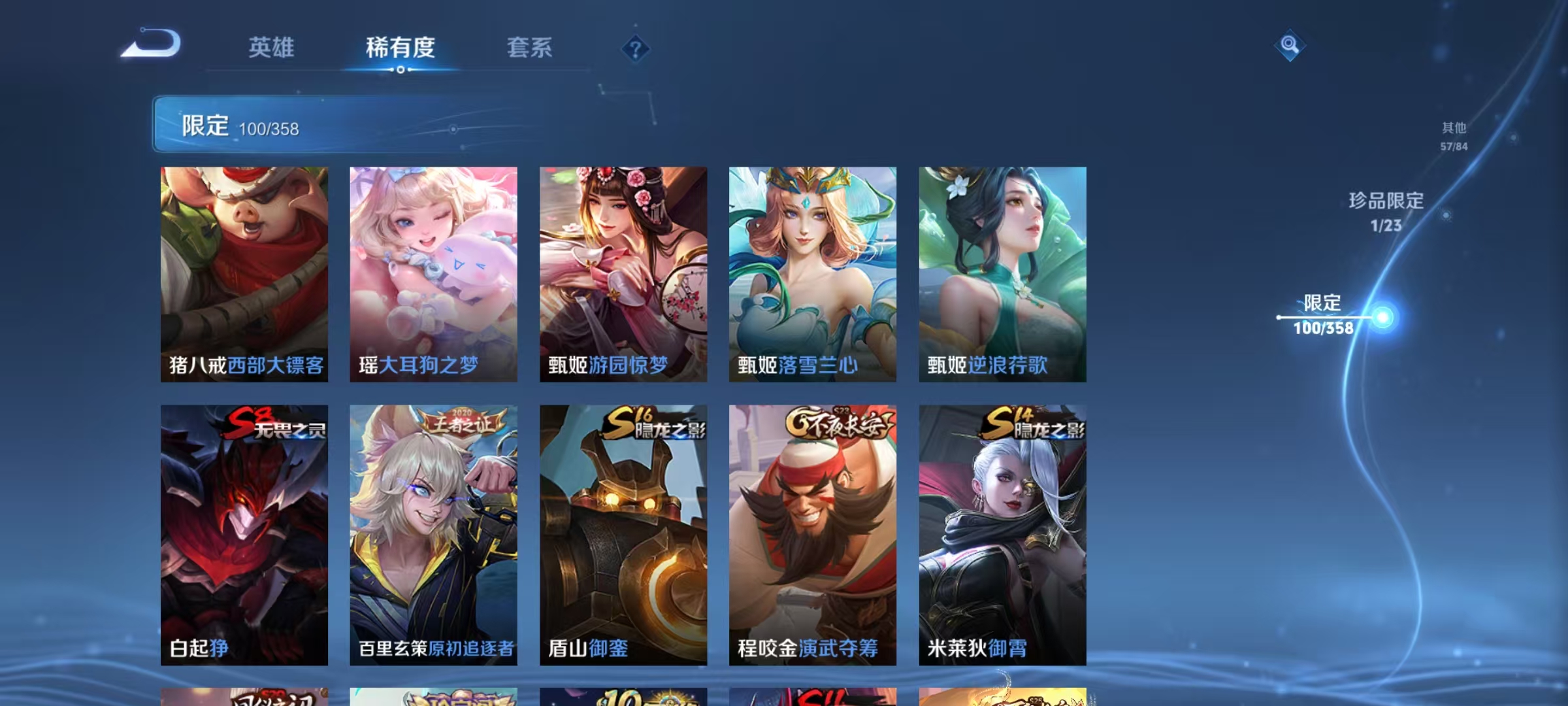Switch to the 英雄 tab
This screenshot has height=706, width=1568.
[x=271, y=47]
